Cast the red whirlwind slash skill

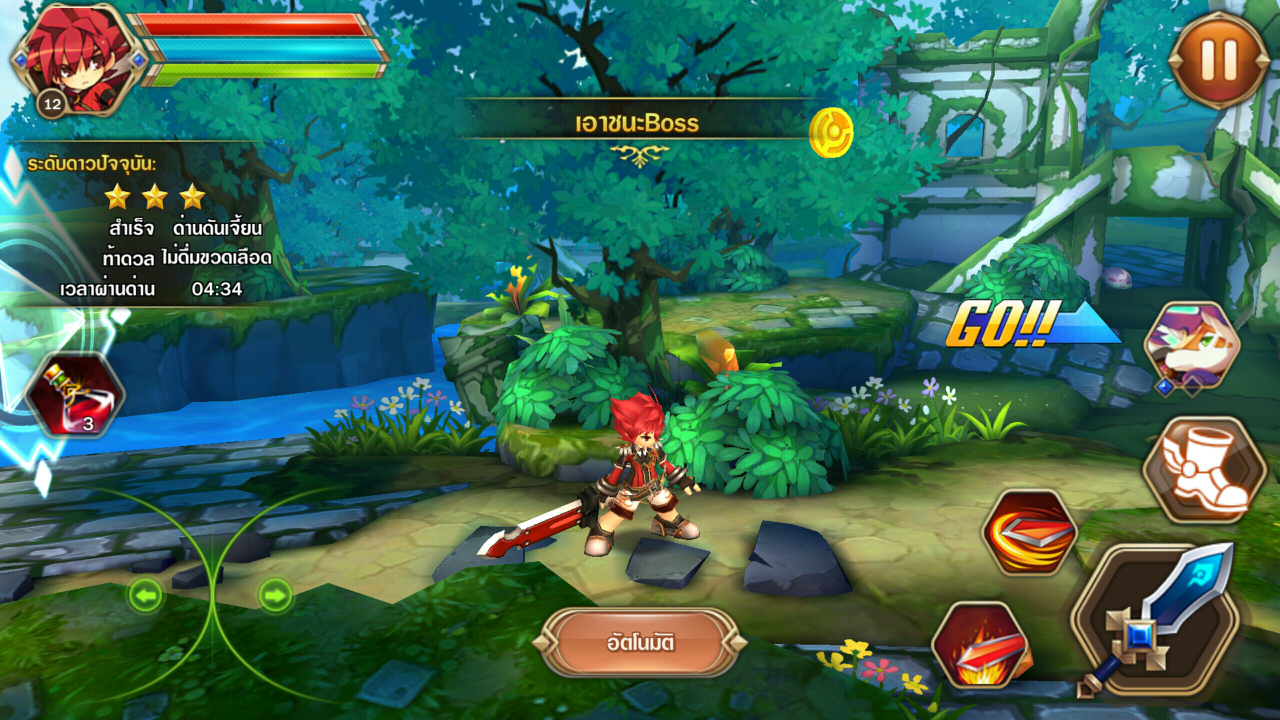(x=1029, y=532)
